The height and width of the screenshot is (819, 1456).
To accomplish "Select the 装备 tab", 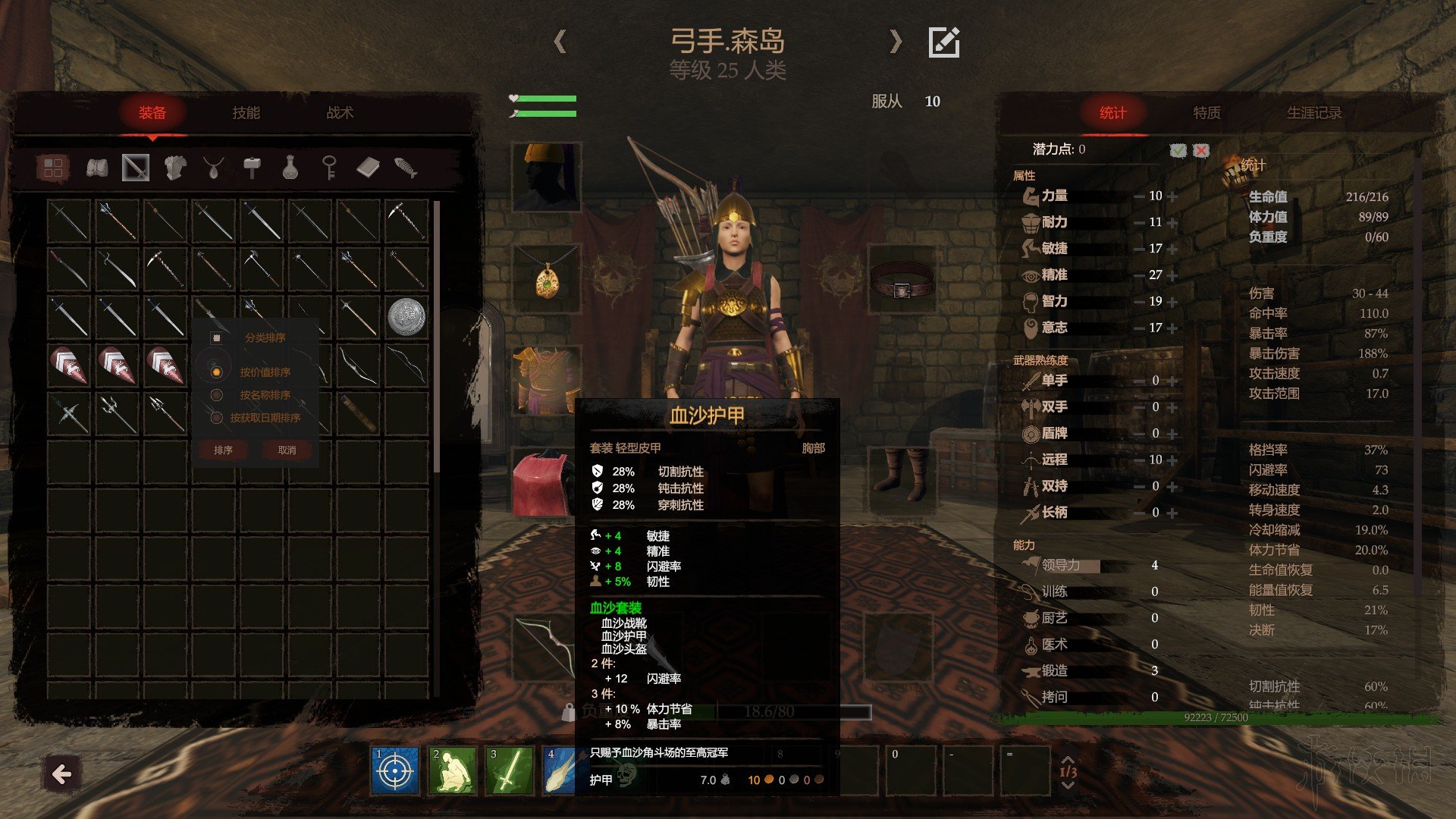I will pos(152,113).
